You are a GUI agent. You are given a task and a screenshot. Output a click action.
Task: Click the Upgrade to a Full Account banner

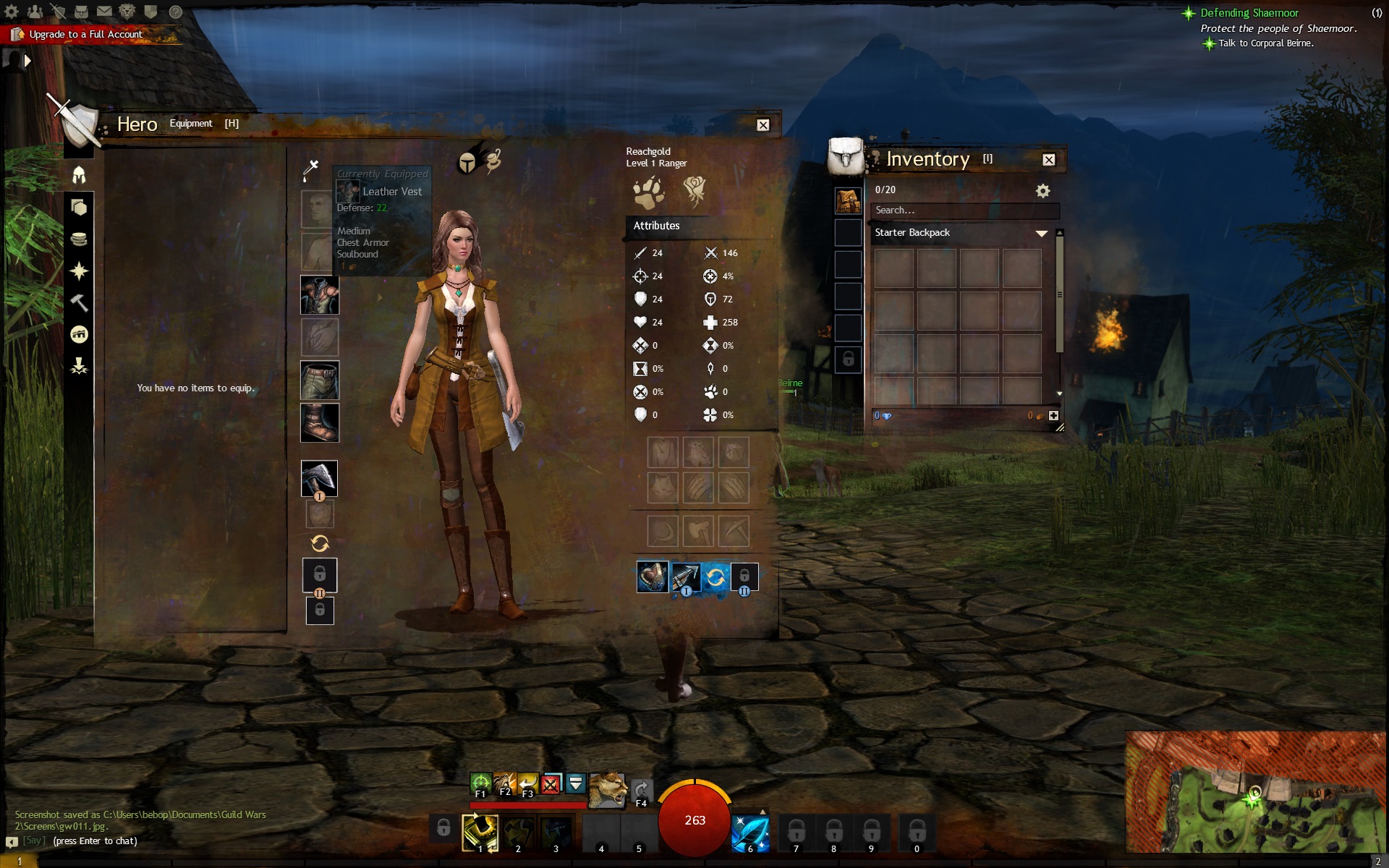(85, 34)
